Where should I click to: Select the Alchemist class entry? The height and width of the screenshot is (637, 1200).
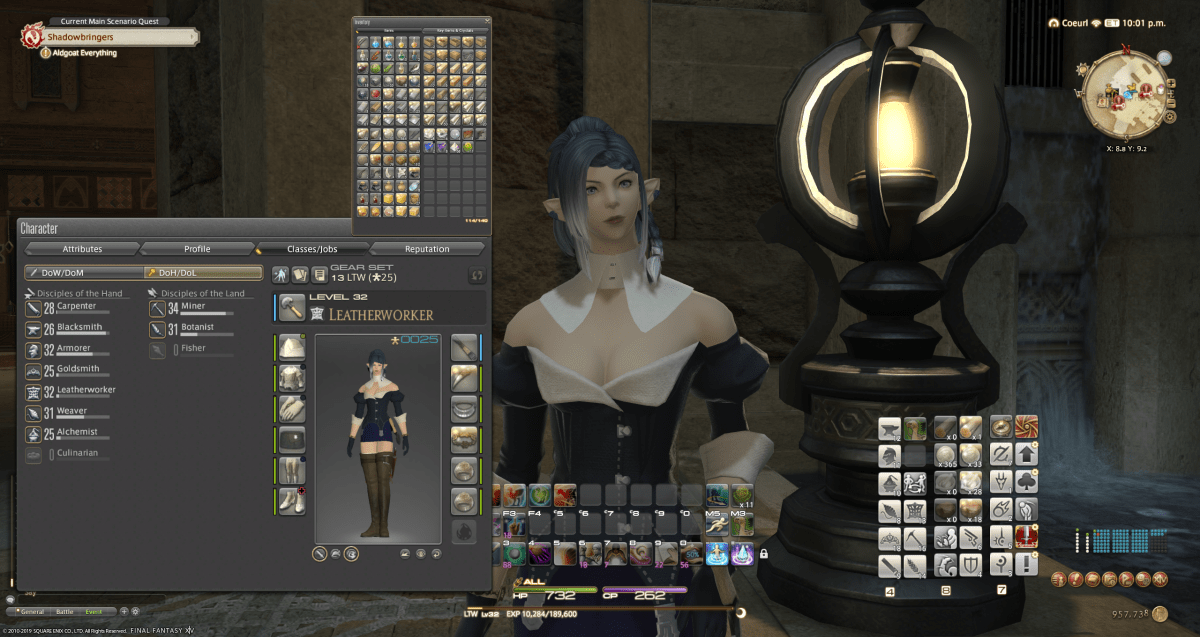click(76, 433)
